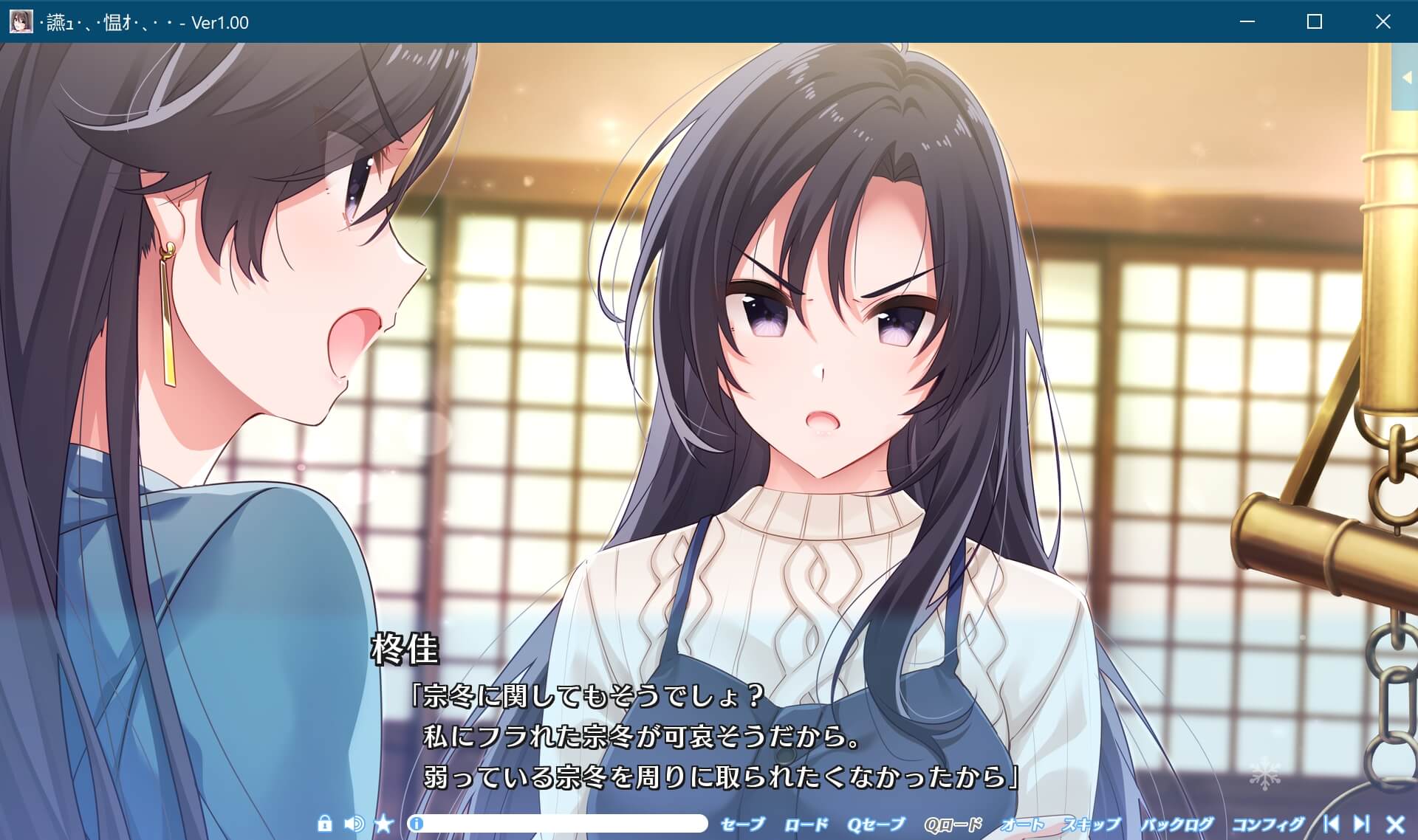Click the game's character icon in title bar
The image size is (1418, 840).
pos(20,21)
